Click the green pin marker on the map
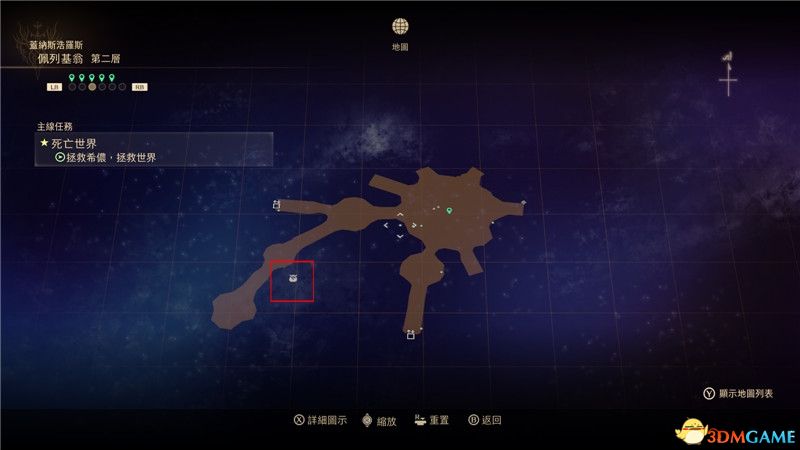 pyautogui.click(x=450, y=211)
